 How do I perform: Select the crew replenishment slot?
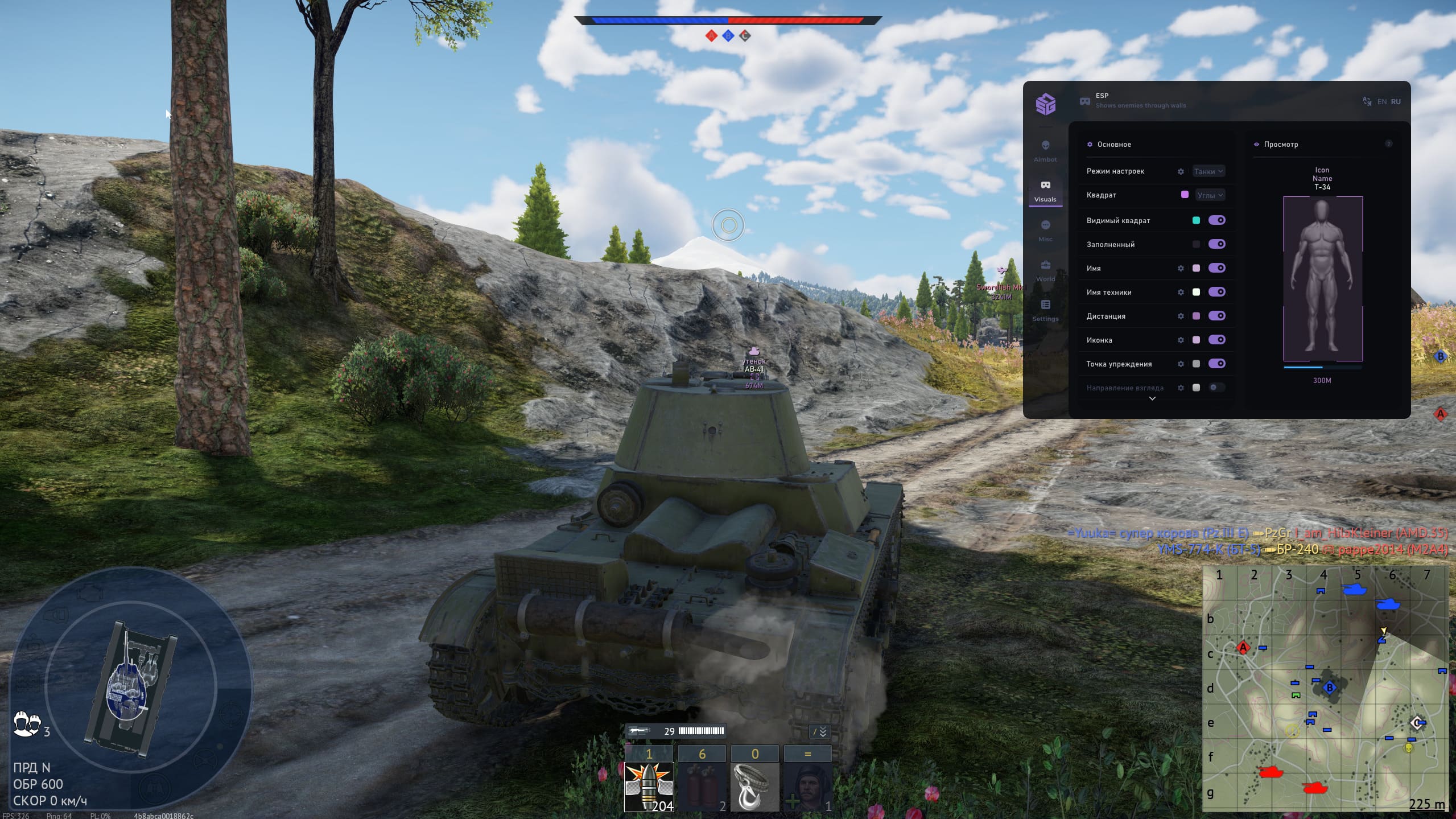807,787
